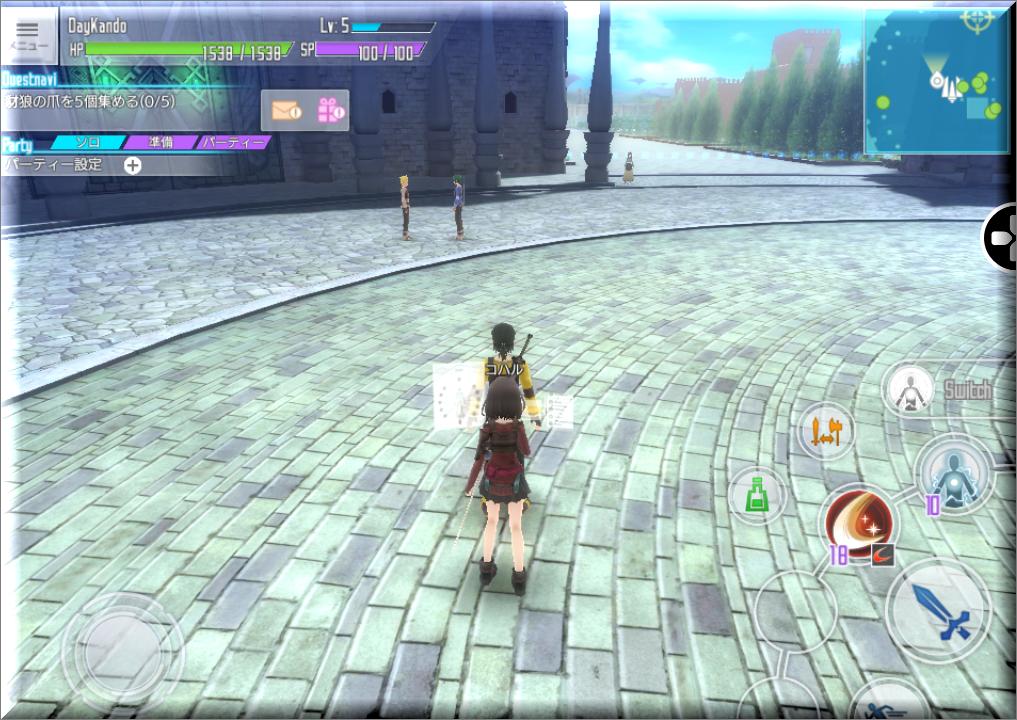Open the hamburger menu button
1017x720 pixels.
pos(27,36)
